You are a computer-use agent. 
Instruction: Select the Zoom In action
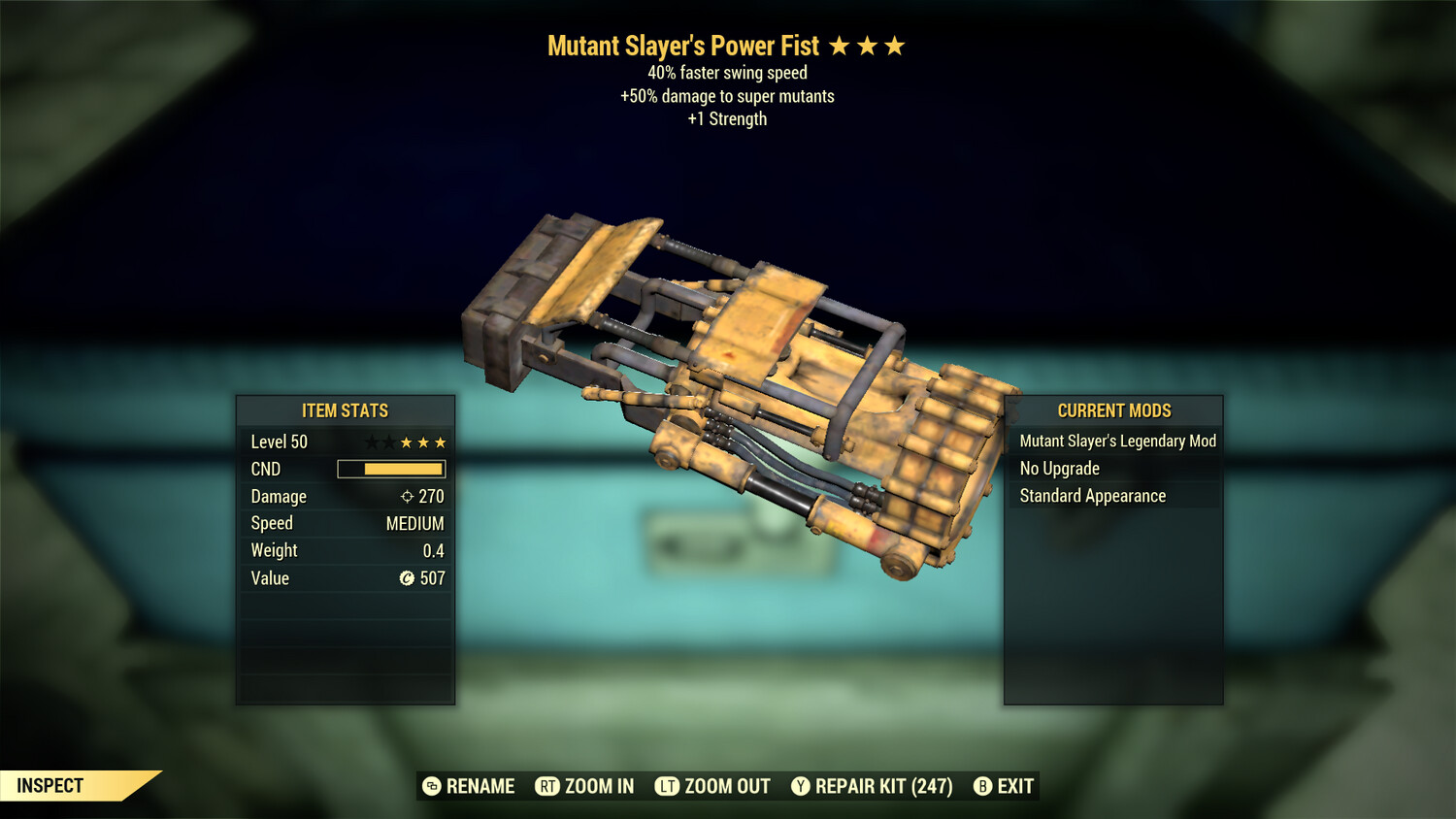pyautogui.click(x=585, y=786)
